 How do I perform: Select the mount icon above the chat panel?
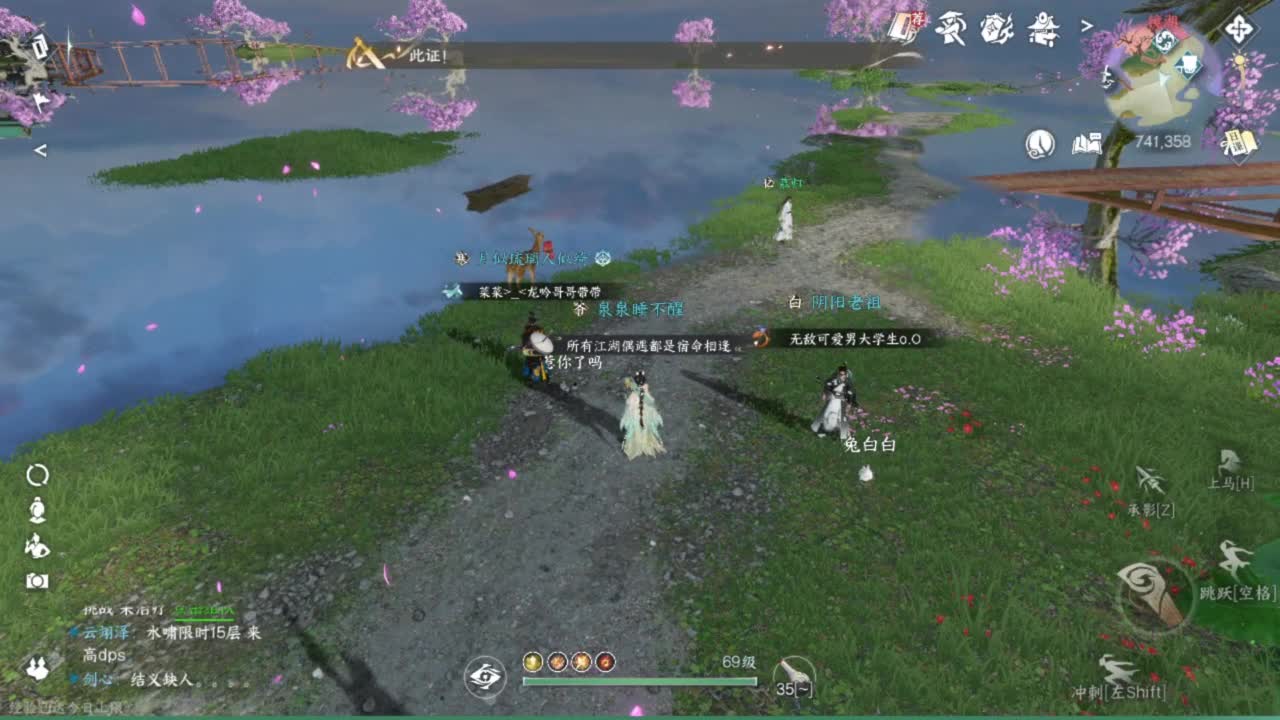coord(37,546)
